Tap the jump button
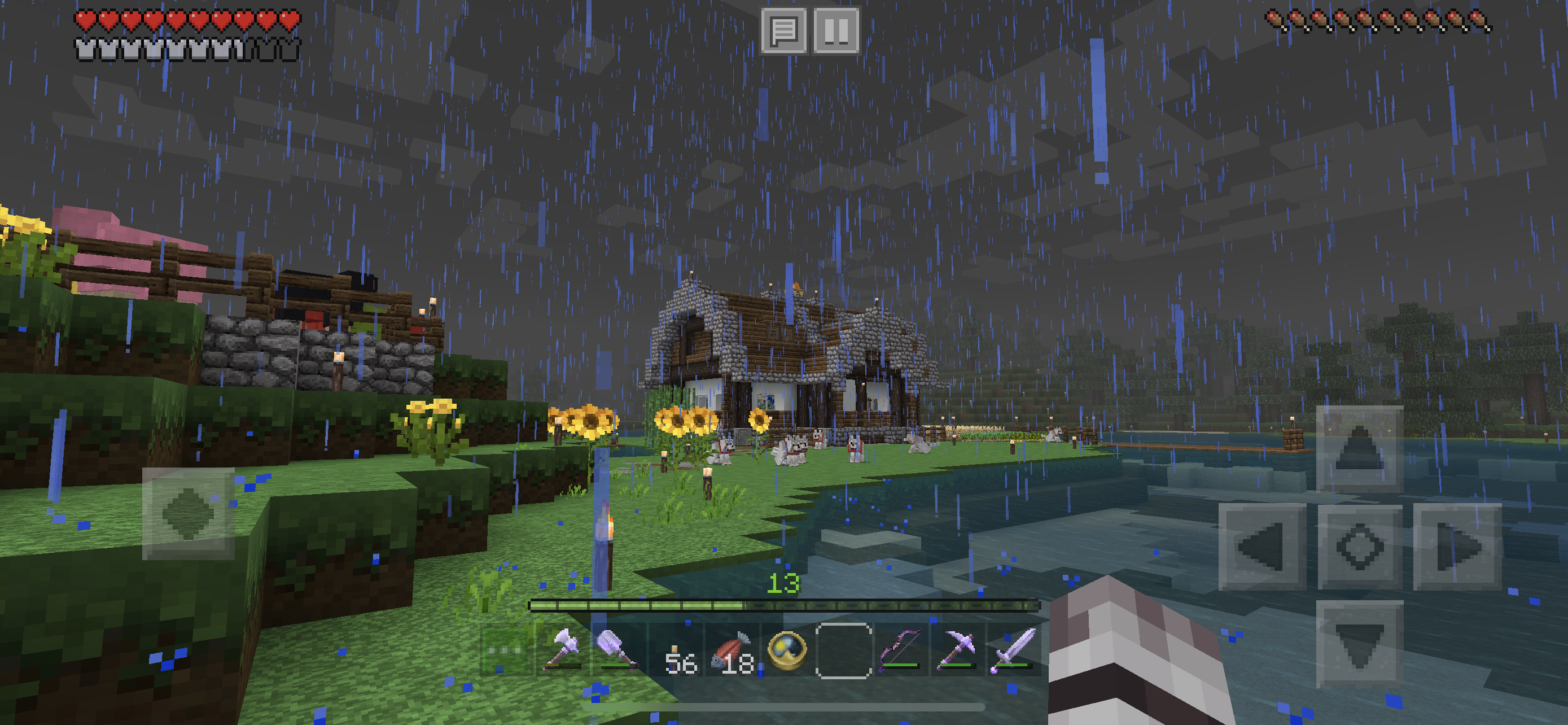Viewport: 1568px width, 725px height. click(x=188, y=513)
